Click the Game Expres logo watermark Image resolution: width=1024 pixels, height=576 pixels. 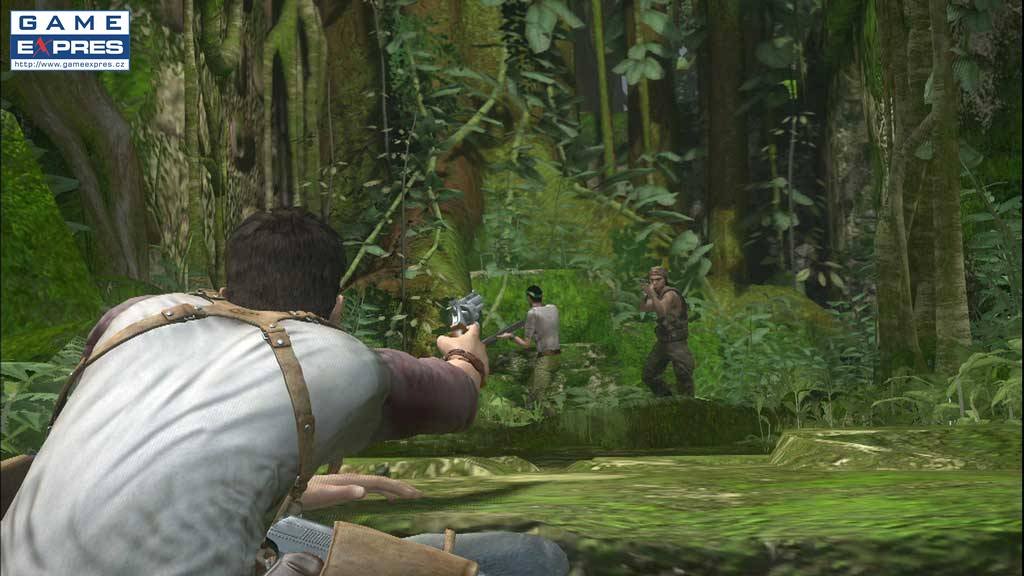pos(69,35)
